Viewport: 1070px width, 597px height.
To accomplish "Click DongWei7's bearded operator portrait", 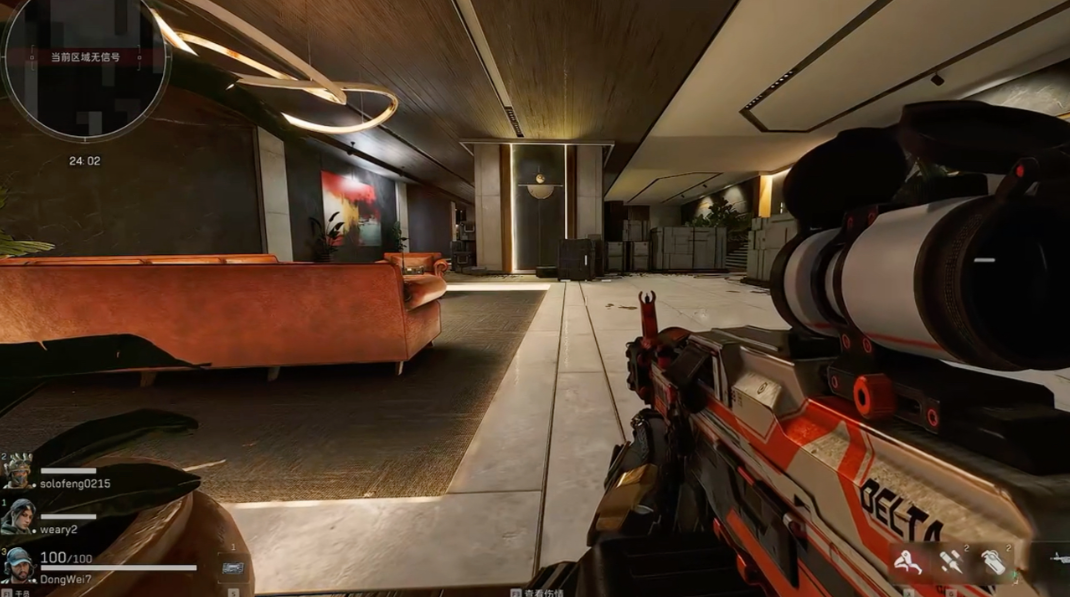I will coord(19,565).
